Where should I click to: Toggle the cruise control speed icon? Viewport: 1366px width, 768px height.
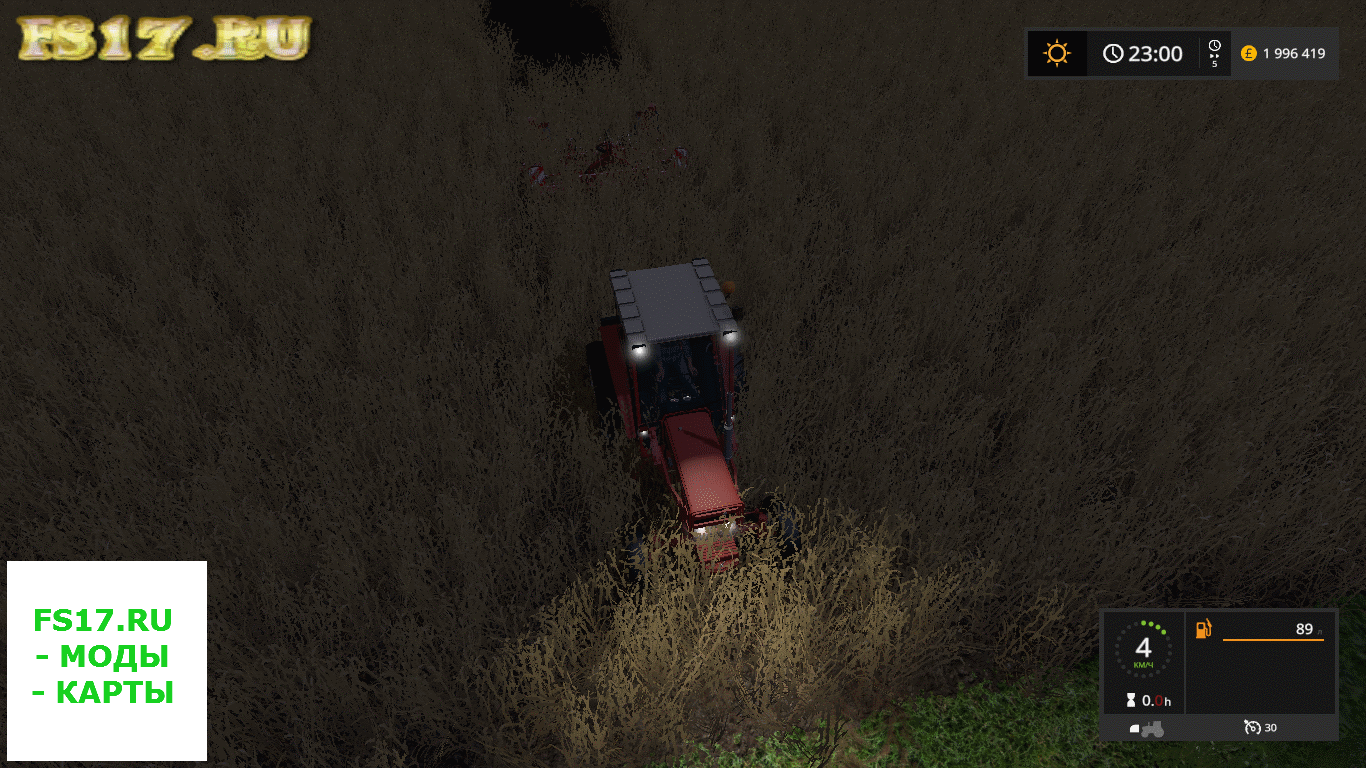point(1251,727)
